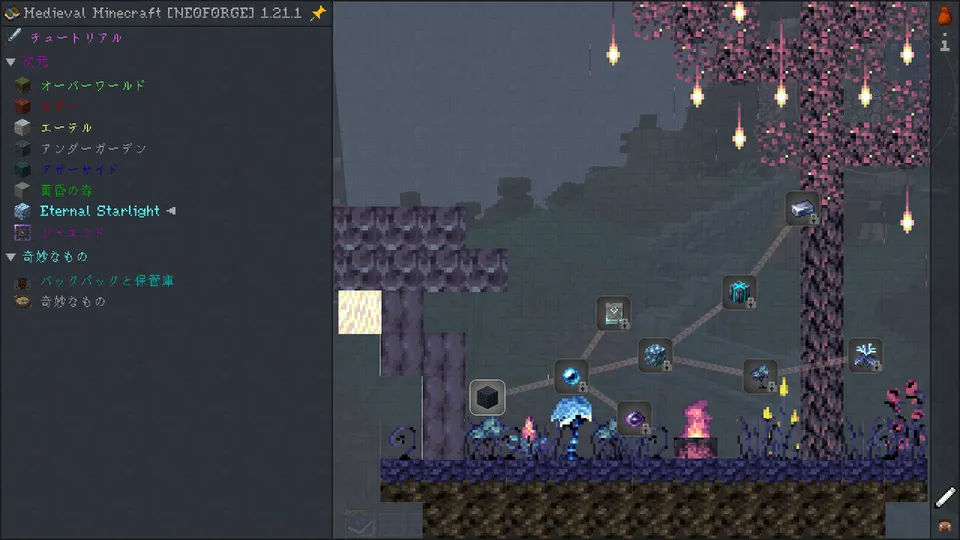
Task: Open the silver ingot quest node
Action: pos(802,208)
